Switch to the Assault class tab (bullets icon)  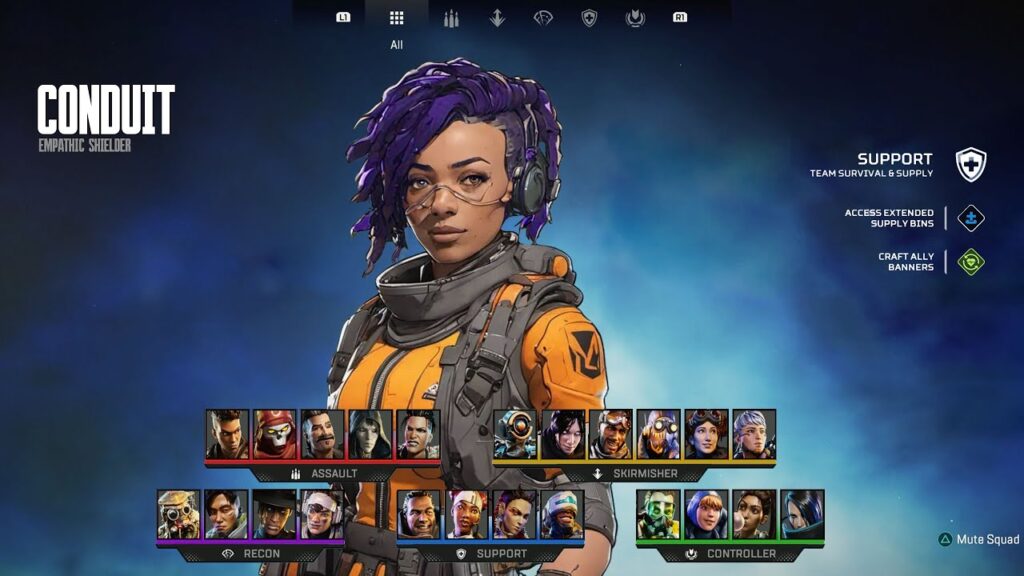pyautogui.click(x=451, y=18)
